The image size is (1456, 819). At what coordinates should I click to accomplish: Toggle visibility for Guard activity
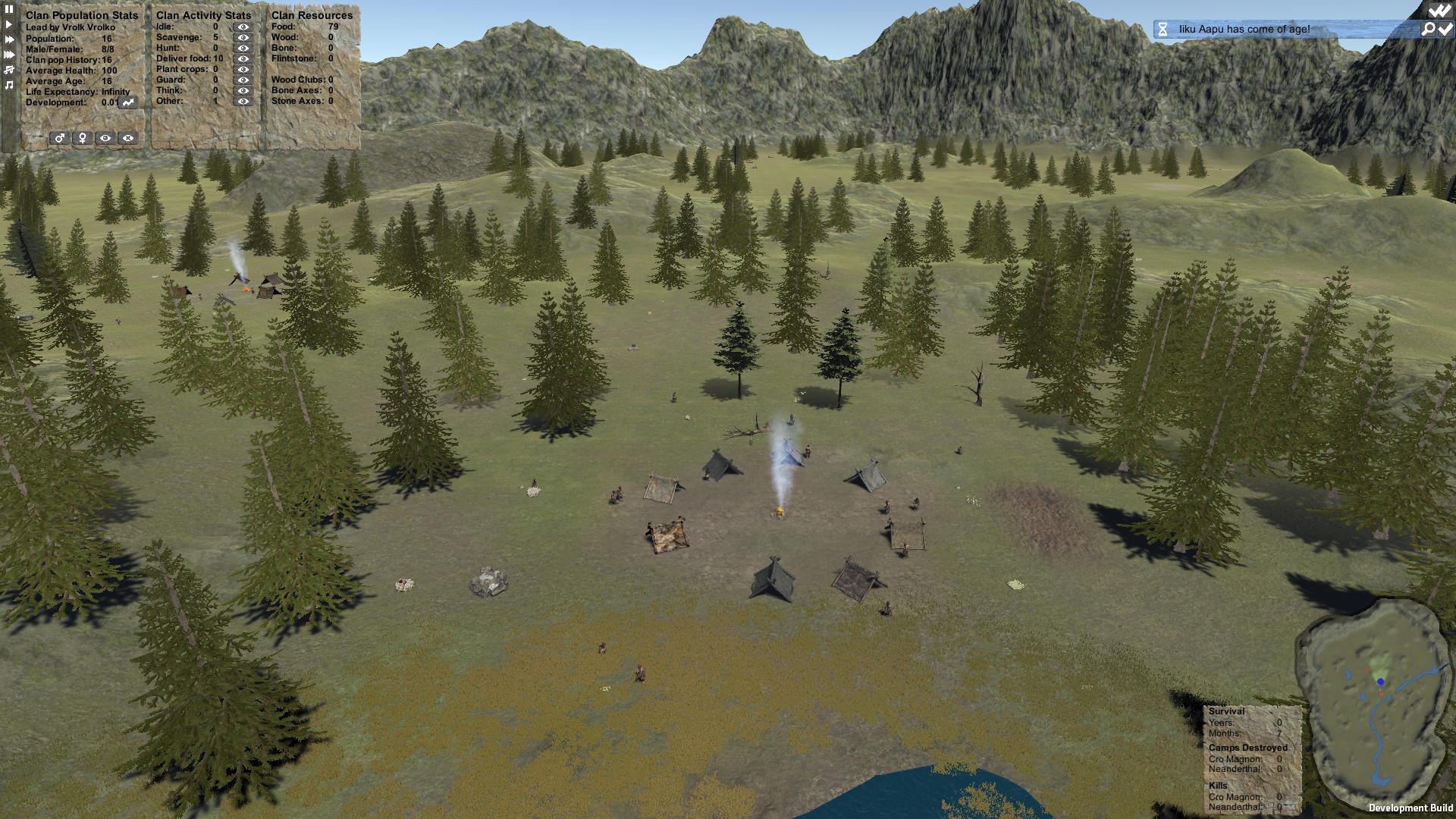(x=243, y=80)
